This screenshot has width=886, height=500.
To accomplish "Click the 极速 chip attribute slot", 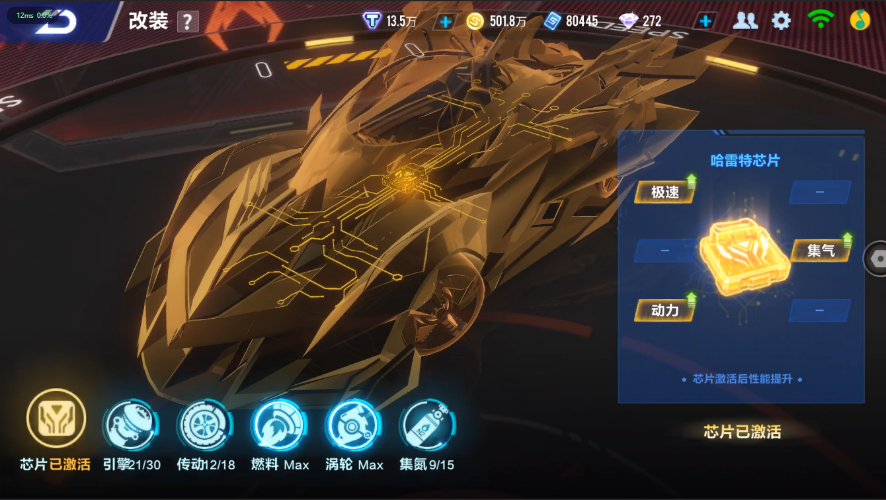I will click(x=665, y=191).
